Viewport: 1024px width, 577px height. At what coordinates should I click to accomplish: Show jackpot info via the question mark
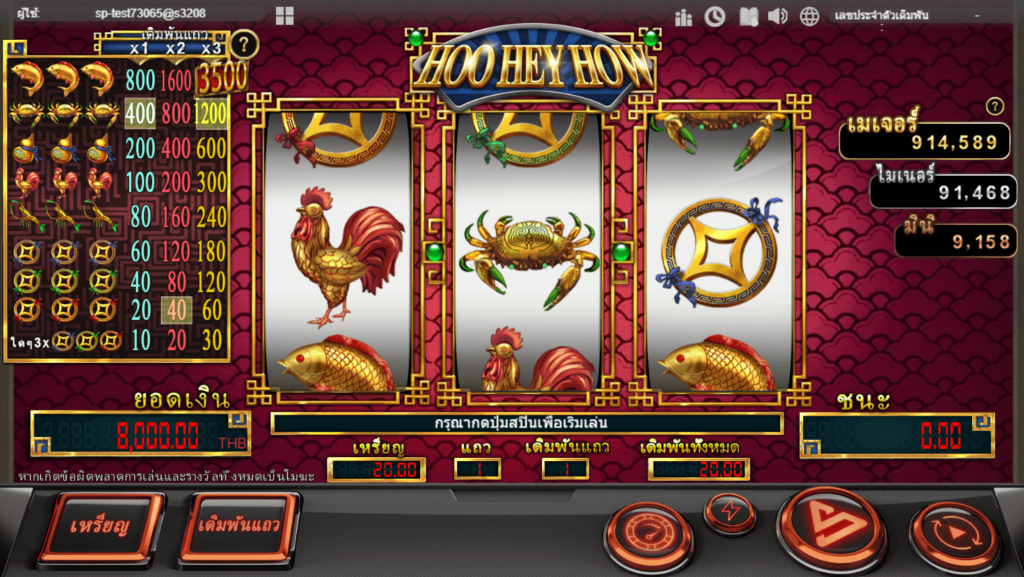[994, 107]
